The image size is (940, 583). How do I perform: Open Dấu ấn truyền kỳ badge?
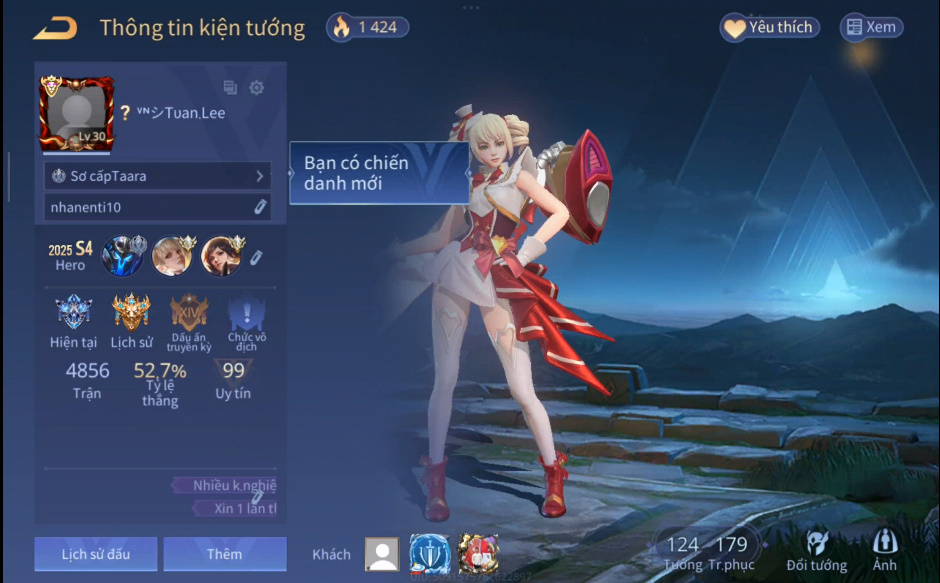[x=189, y=315]
